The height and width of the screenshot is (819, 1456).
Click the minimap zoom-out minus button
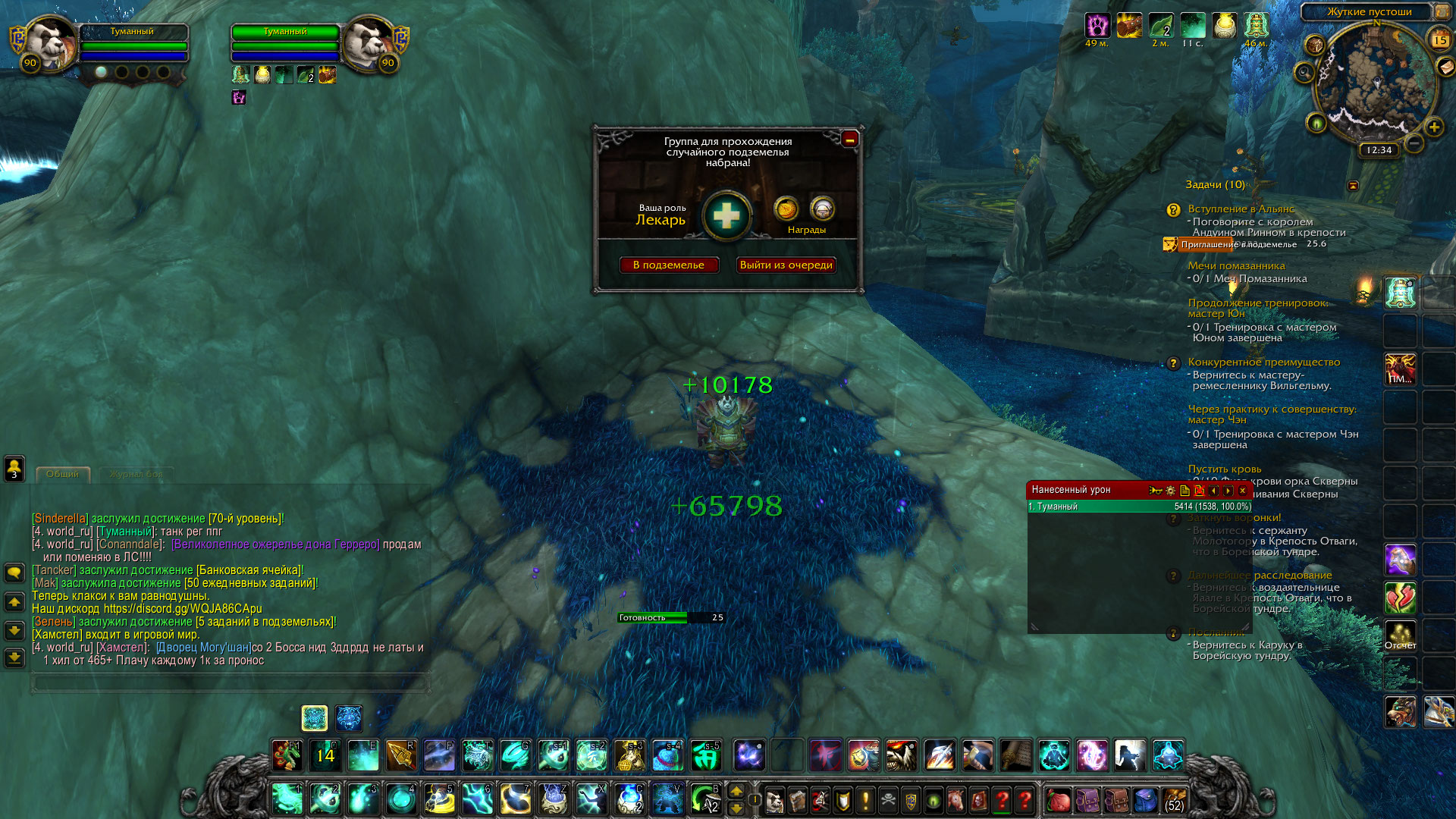pos(1414,143)
